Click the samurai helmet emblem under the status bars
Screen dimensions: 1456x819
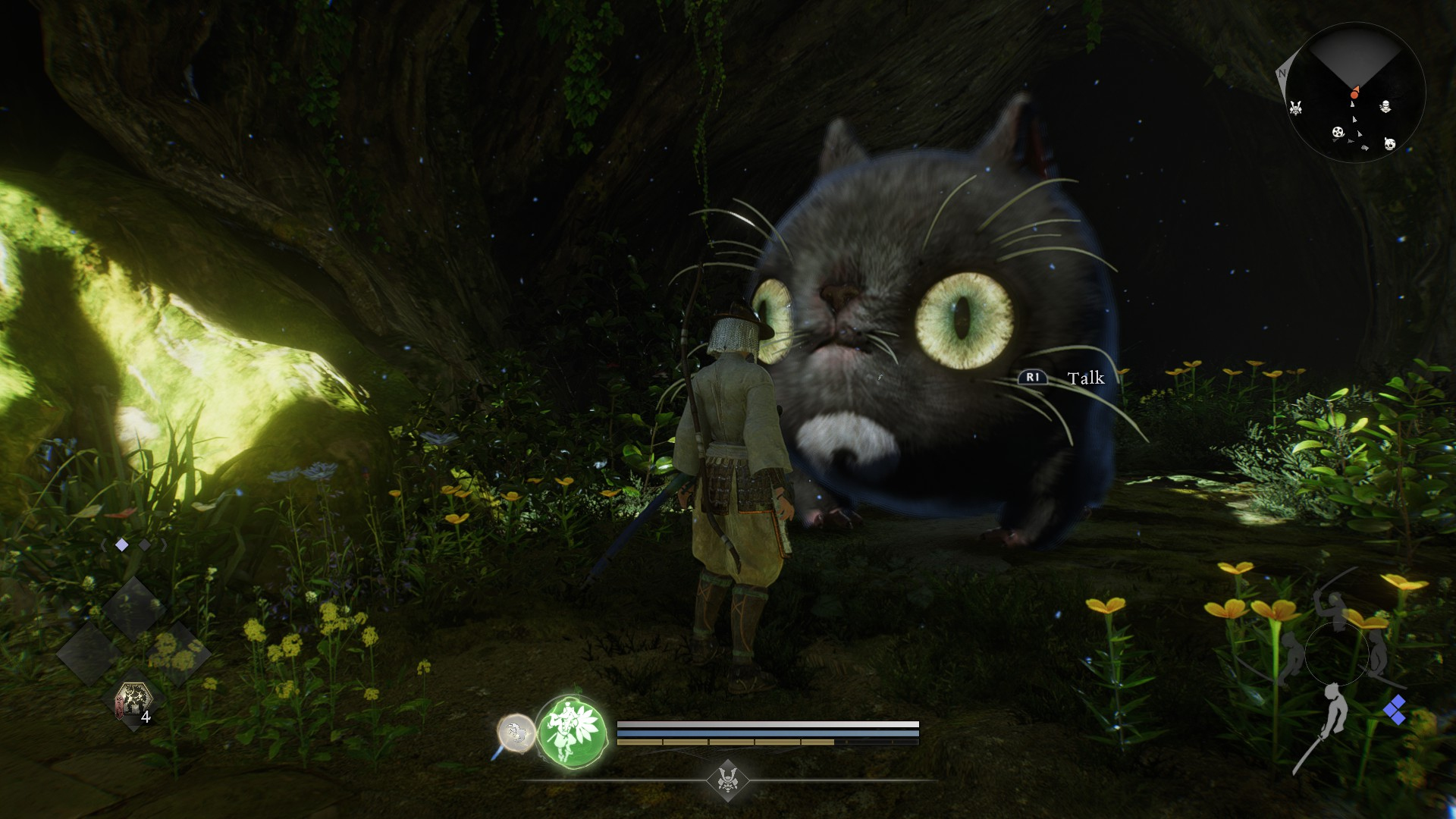(x=728, y=779)
